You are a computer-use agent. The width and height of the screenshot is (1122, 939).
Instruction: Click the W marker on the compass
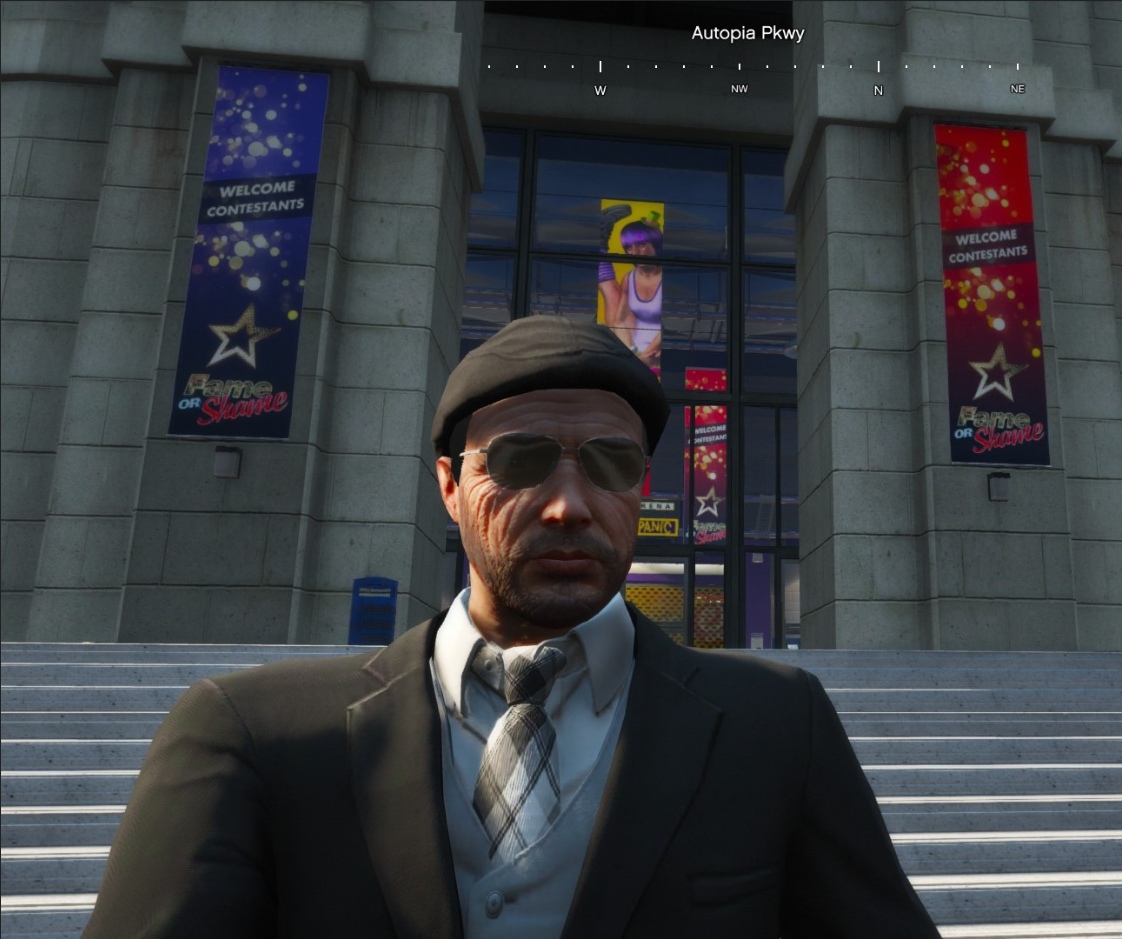pyautogui.click(x=600, y=90)
